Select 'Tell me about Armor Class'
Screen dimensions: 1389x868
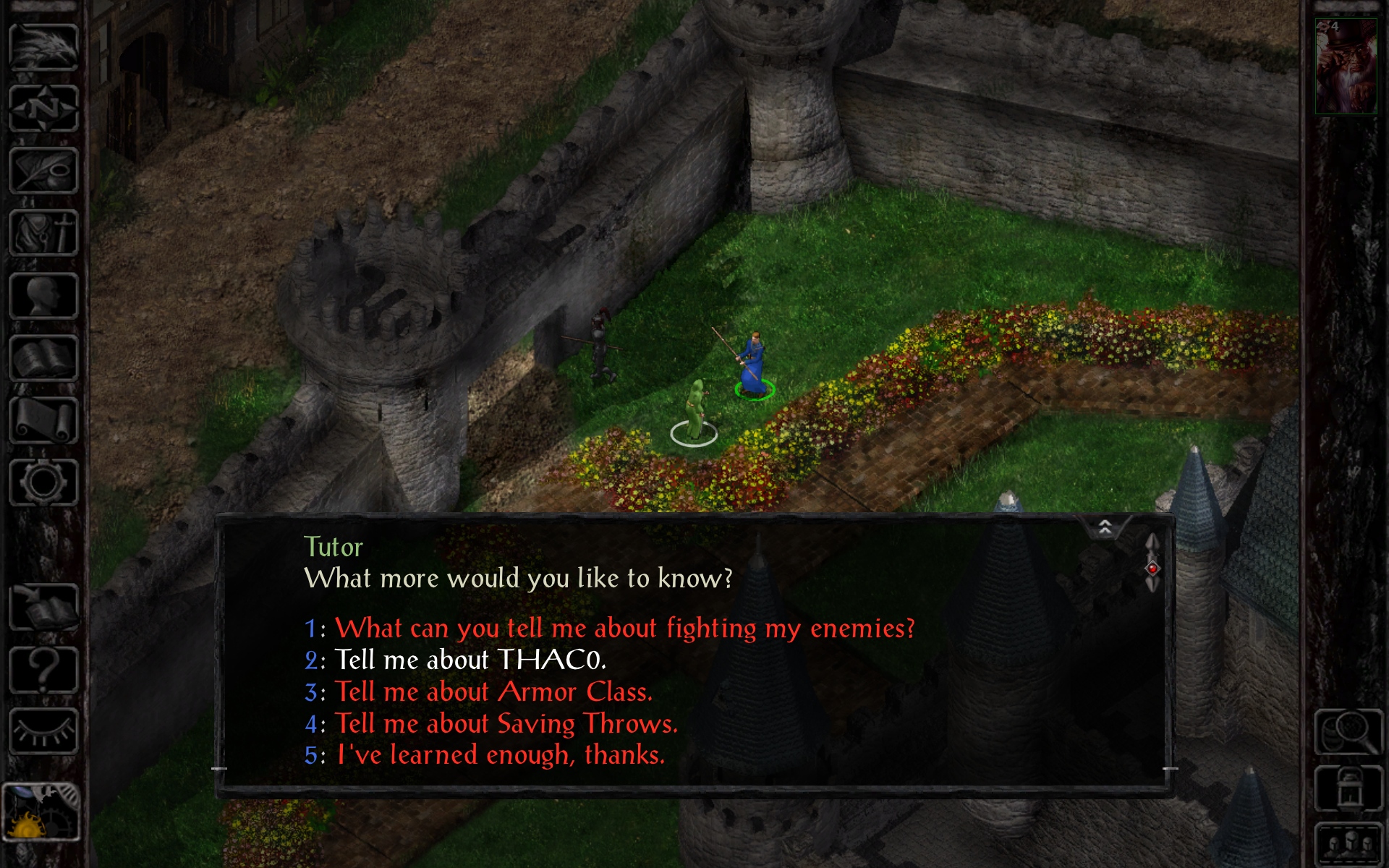point(493,692)
